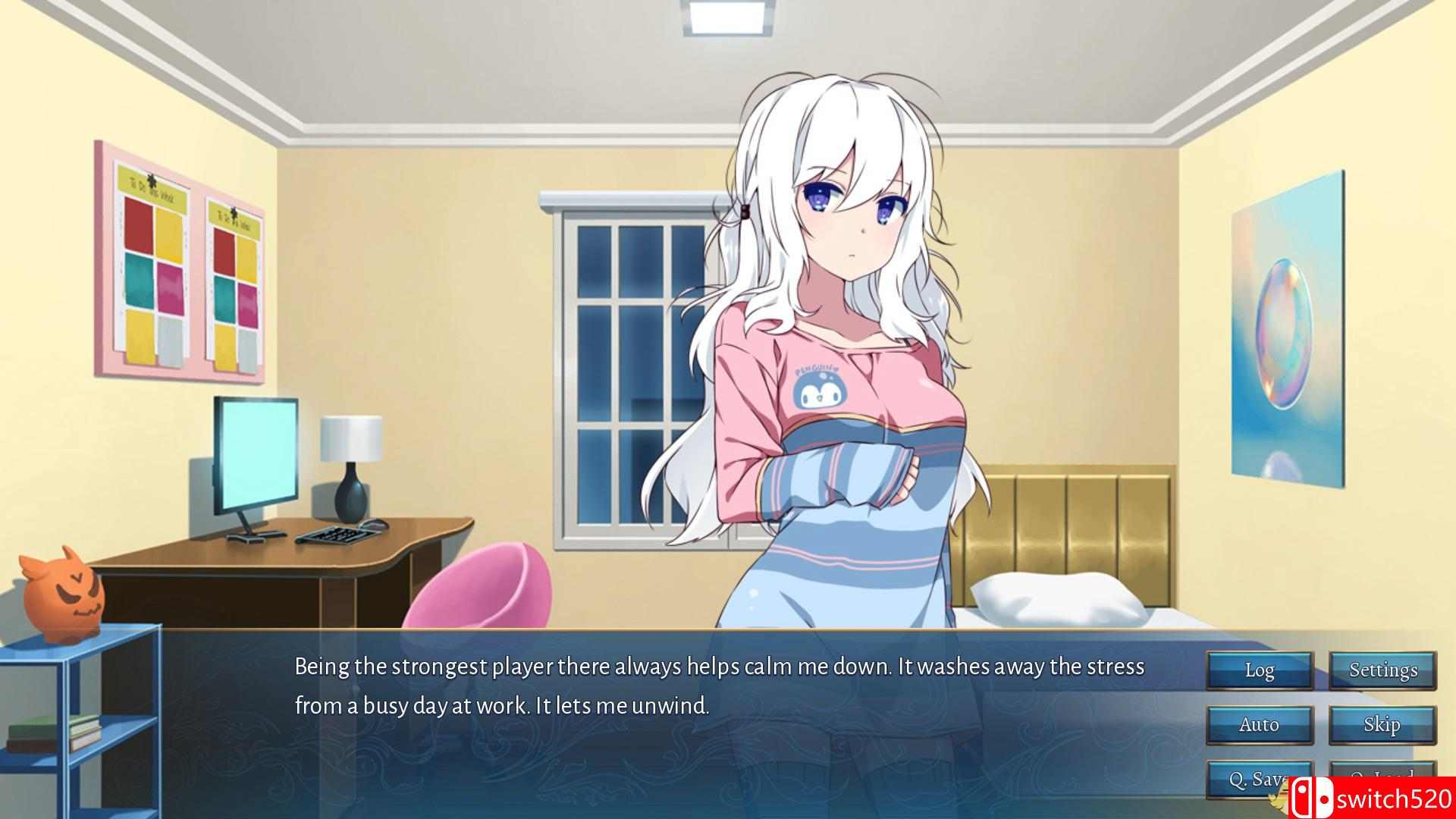Click the Settings button icon frame
Screen dimensions: 1456x819
click(x=1382, y=670)
